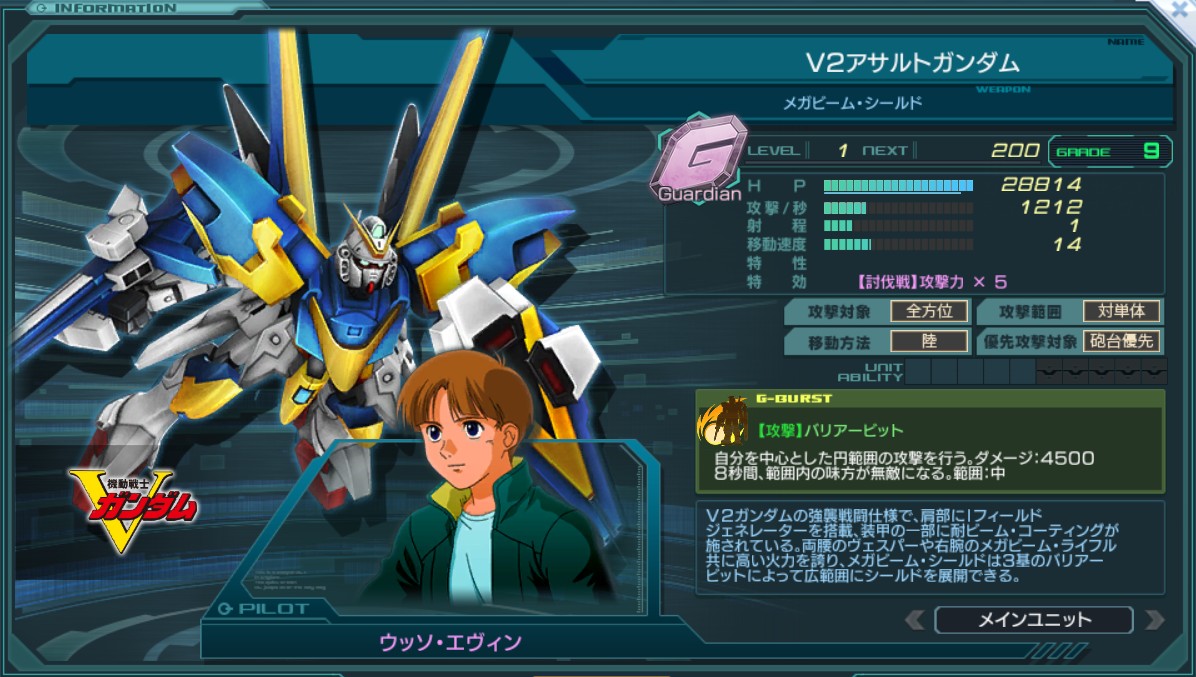
Task: Select the メインユニット button
Action: click(1034, 620)
